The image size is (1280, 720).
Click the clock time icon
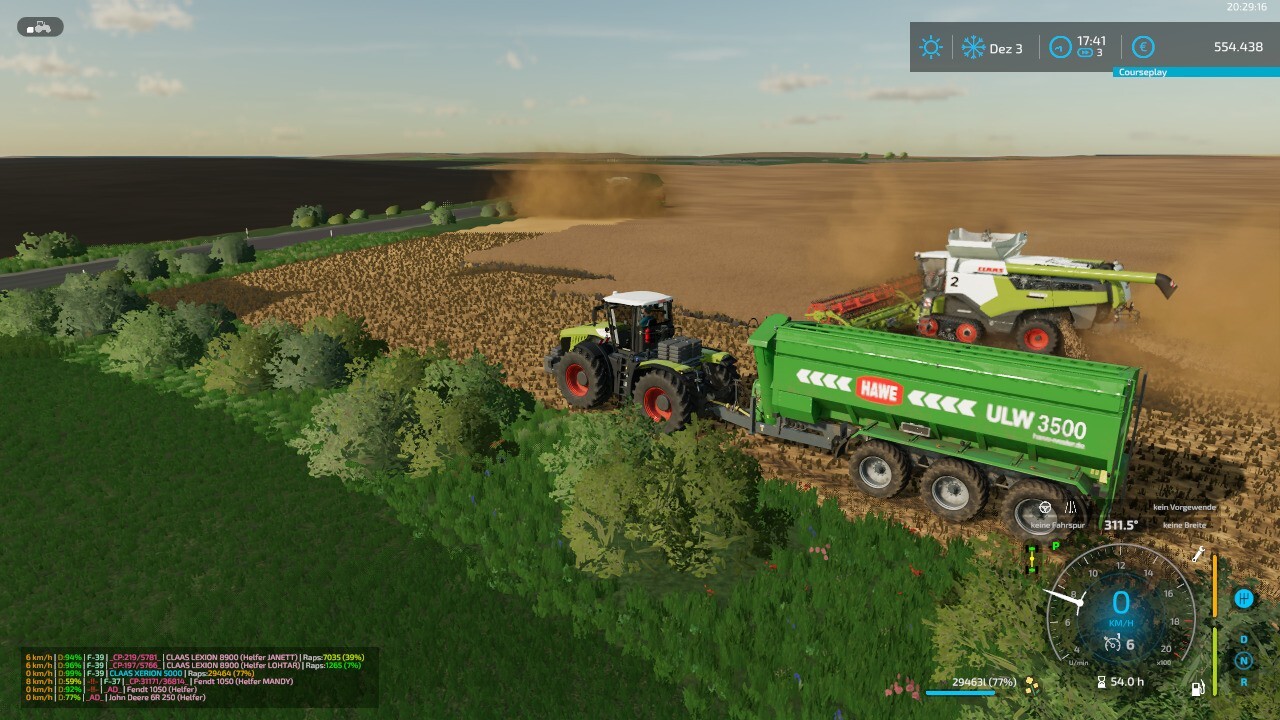click(1060, 47)
